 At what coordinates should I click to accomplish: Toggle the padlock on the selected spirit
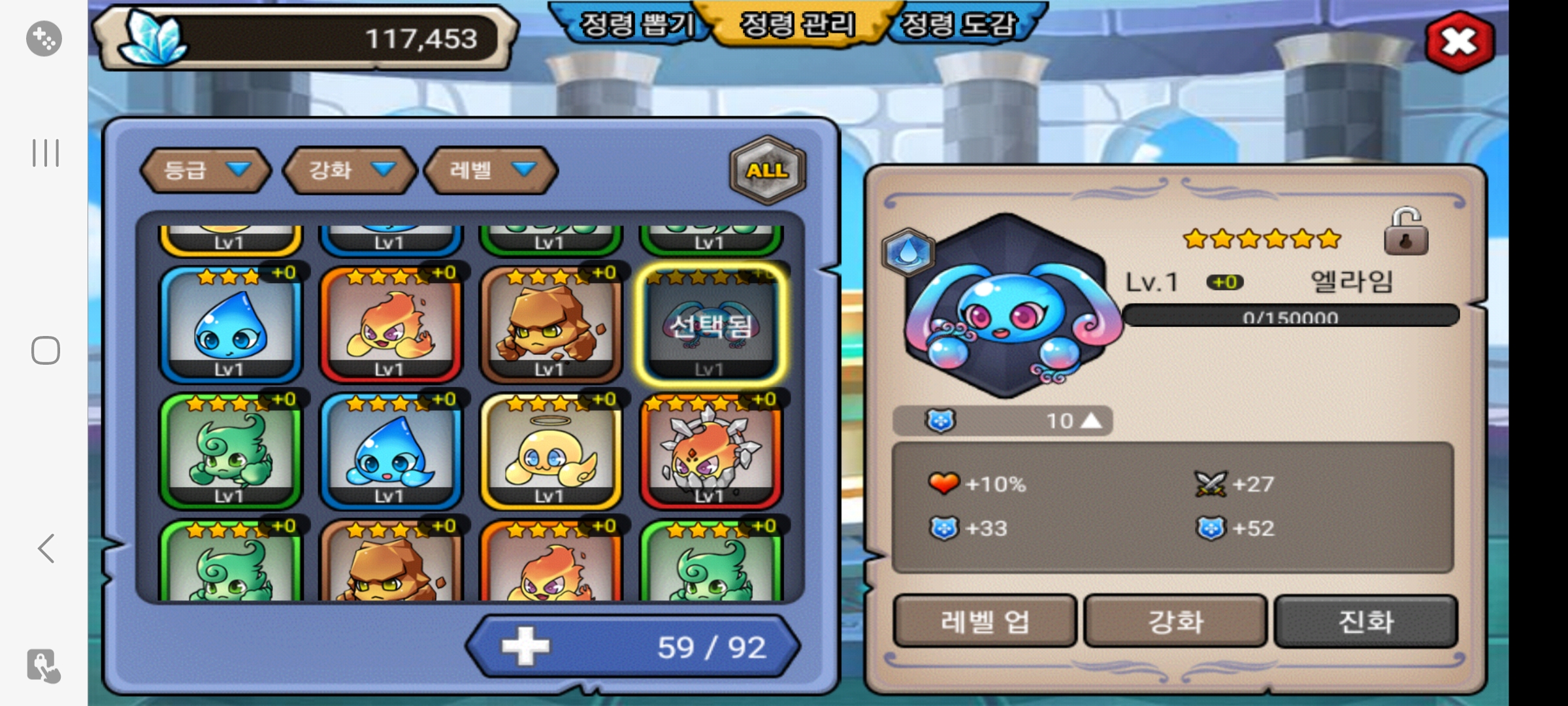(x=1406, y=232)
